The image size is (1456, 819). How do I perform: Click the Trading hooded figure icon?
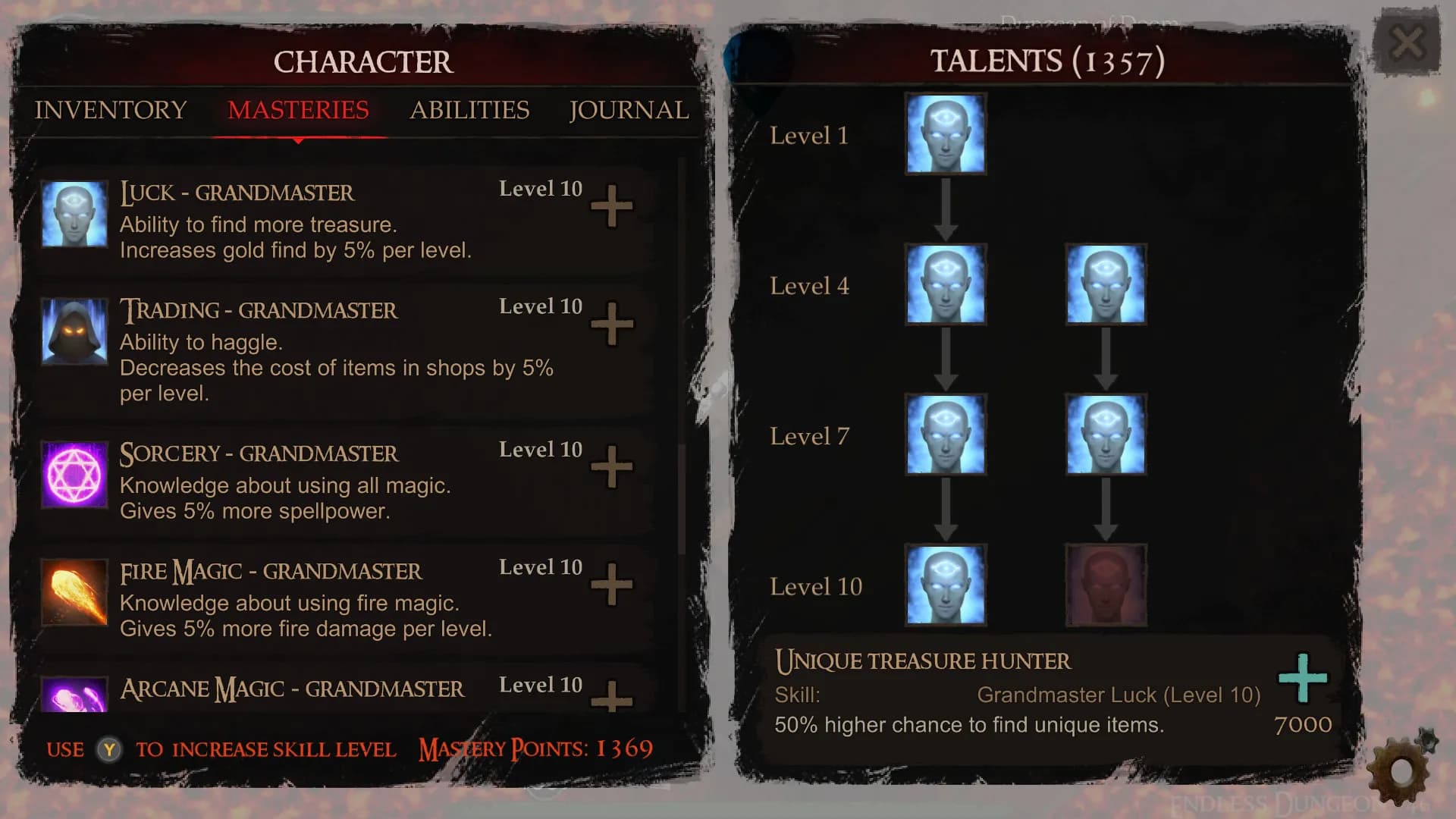[x=74, y=332]
